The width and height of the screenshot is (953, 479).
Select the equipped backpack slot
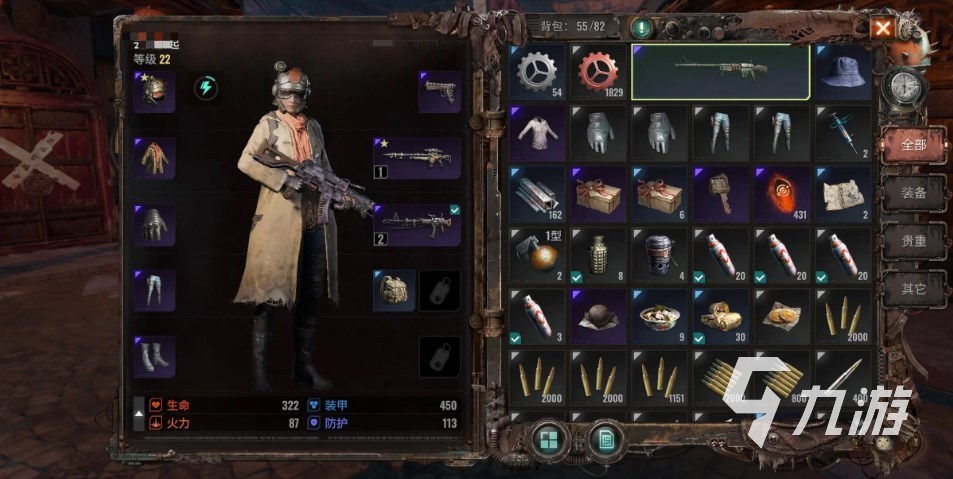[394, 290]
